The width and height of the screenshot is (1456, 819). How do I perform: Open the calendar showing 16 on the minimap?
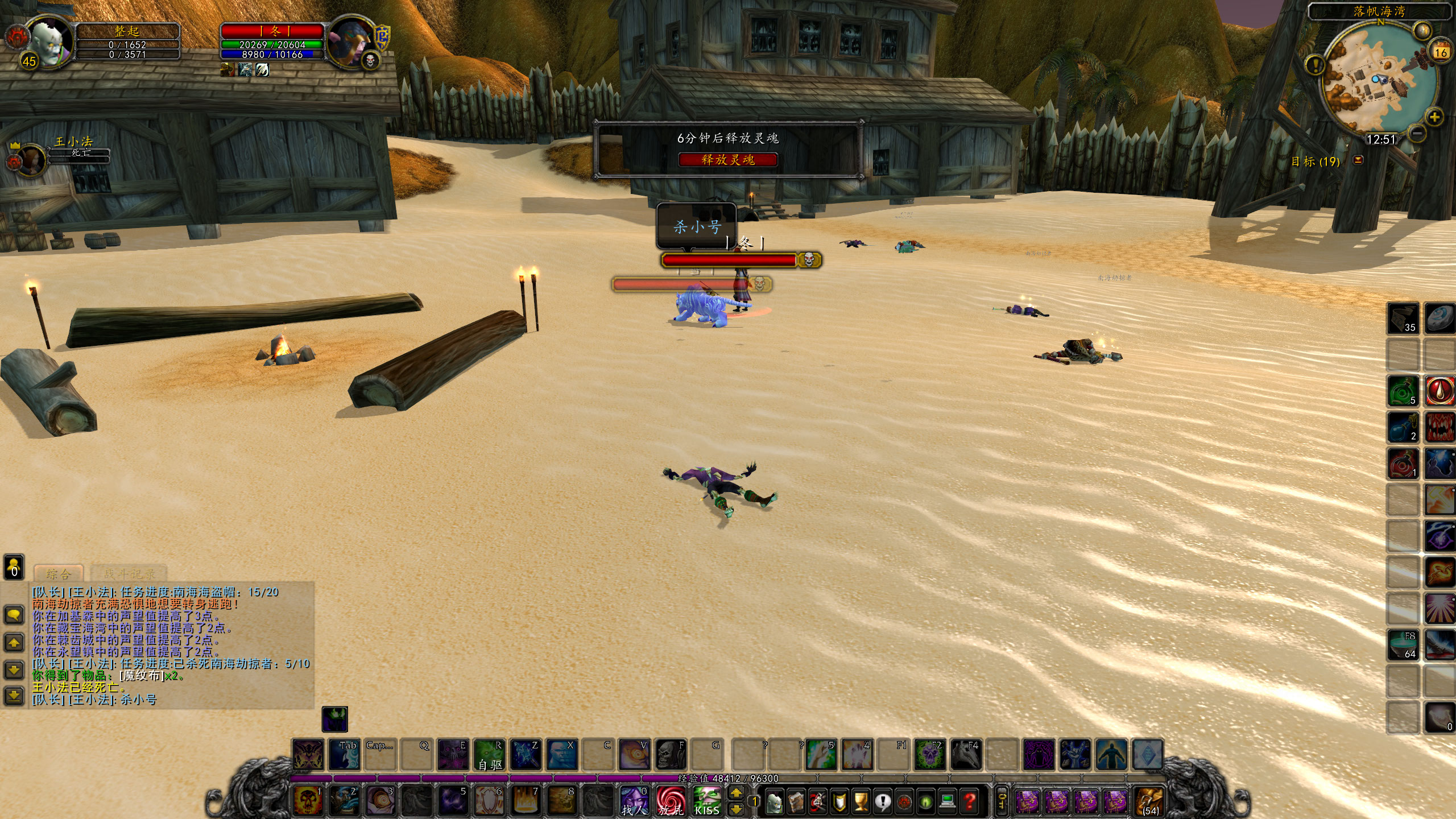point(1440,52)
